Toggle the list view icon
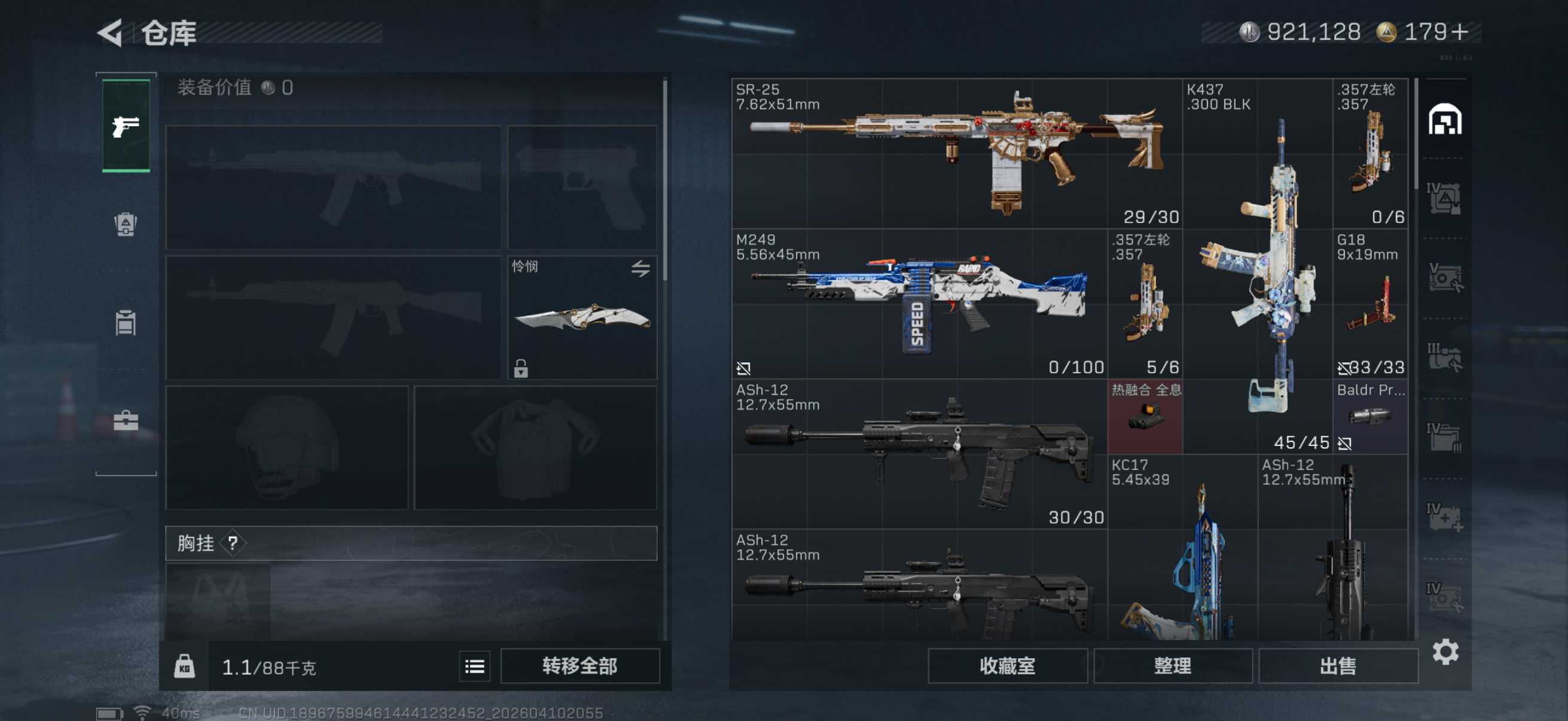The image size is (1568, 721). pyautogui.click(x=474, y=666)
